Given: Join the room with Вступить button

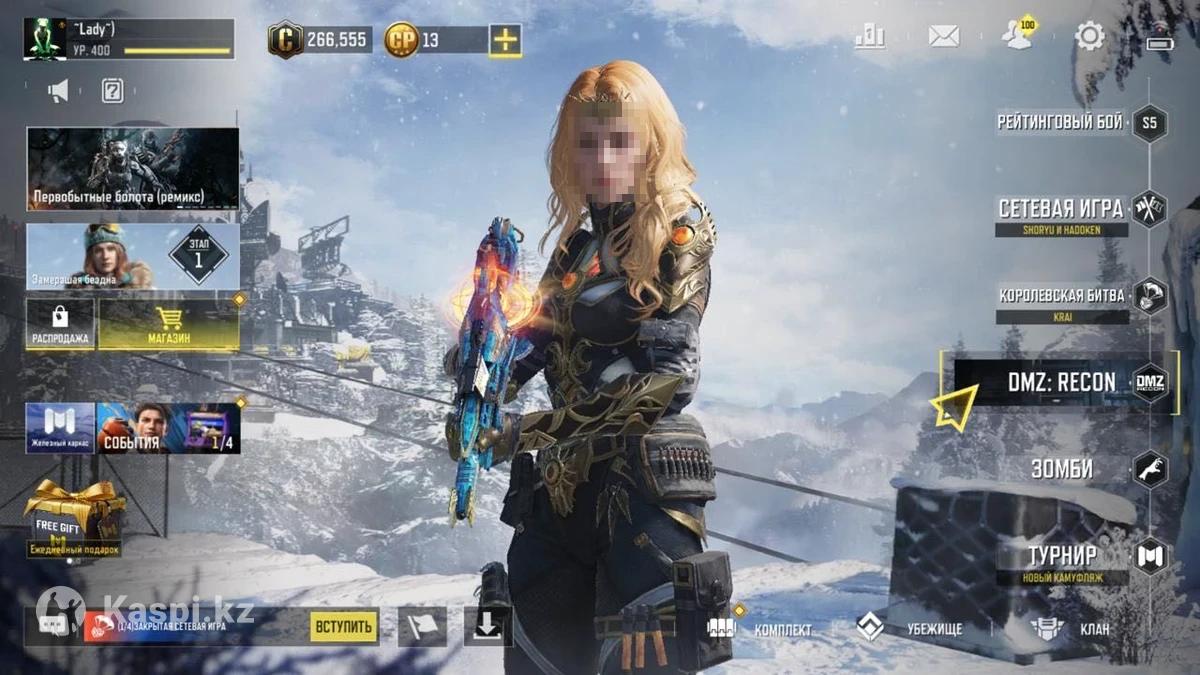Looking at the screenshot, I should coord(344,627).
